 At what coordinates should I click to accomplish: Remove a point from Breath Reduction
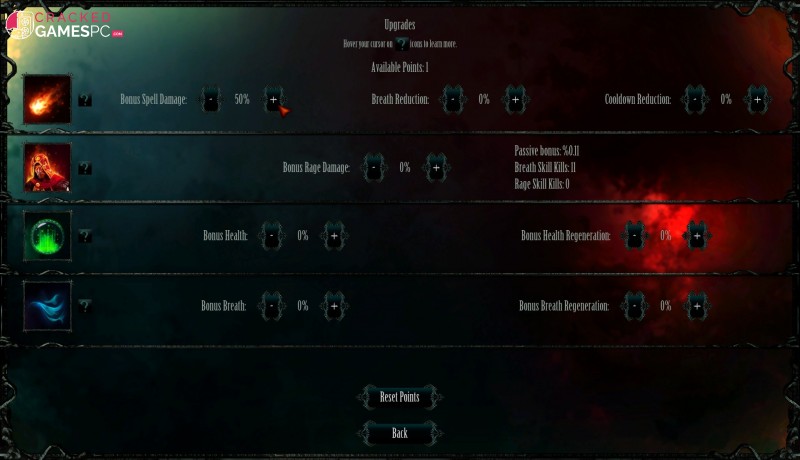[453, 100]
